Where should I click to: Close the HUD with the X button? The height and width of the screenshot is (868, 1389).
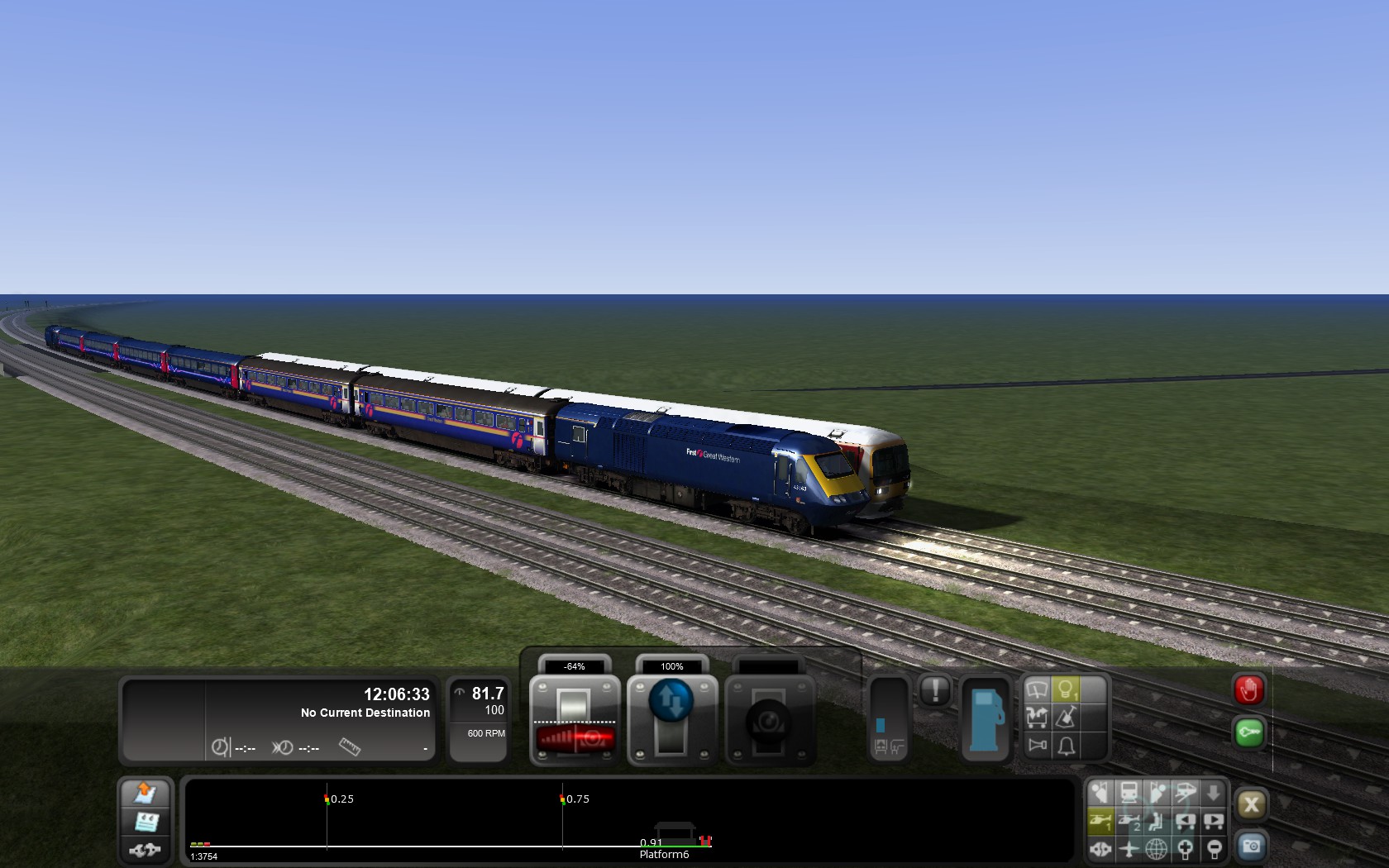click(1250, 804)
